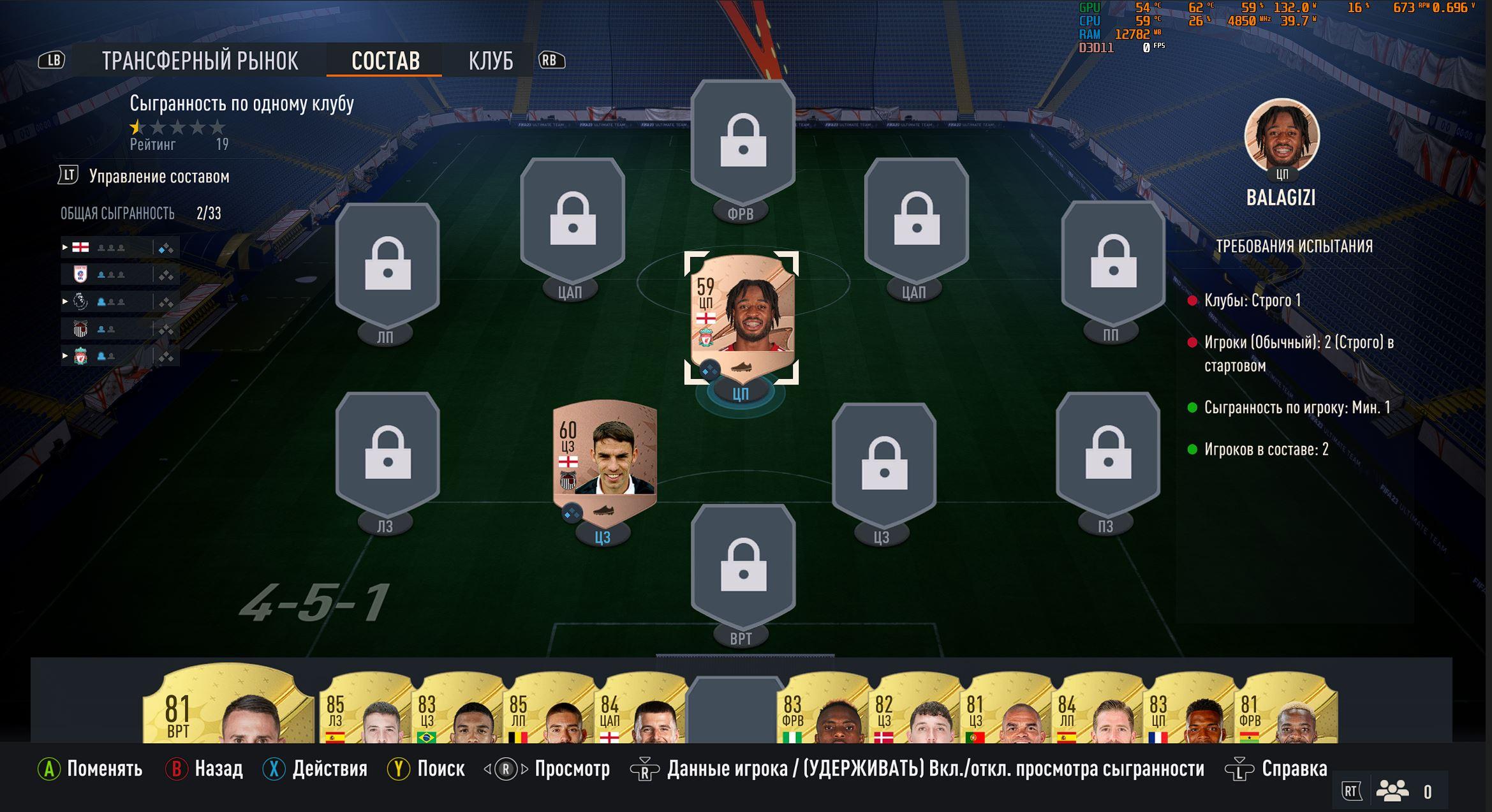
Task: Choose the 81 ВРТ gold bench card
Action: 228,708
